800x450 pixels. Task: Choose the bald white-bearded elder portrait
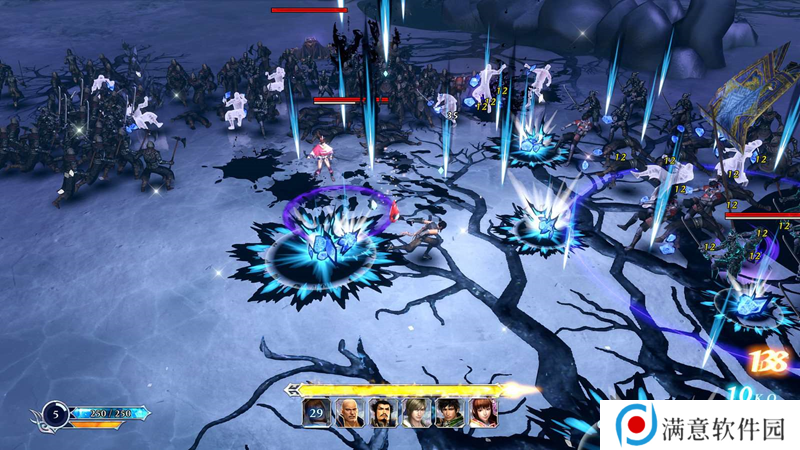tap(349, 413)
